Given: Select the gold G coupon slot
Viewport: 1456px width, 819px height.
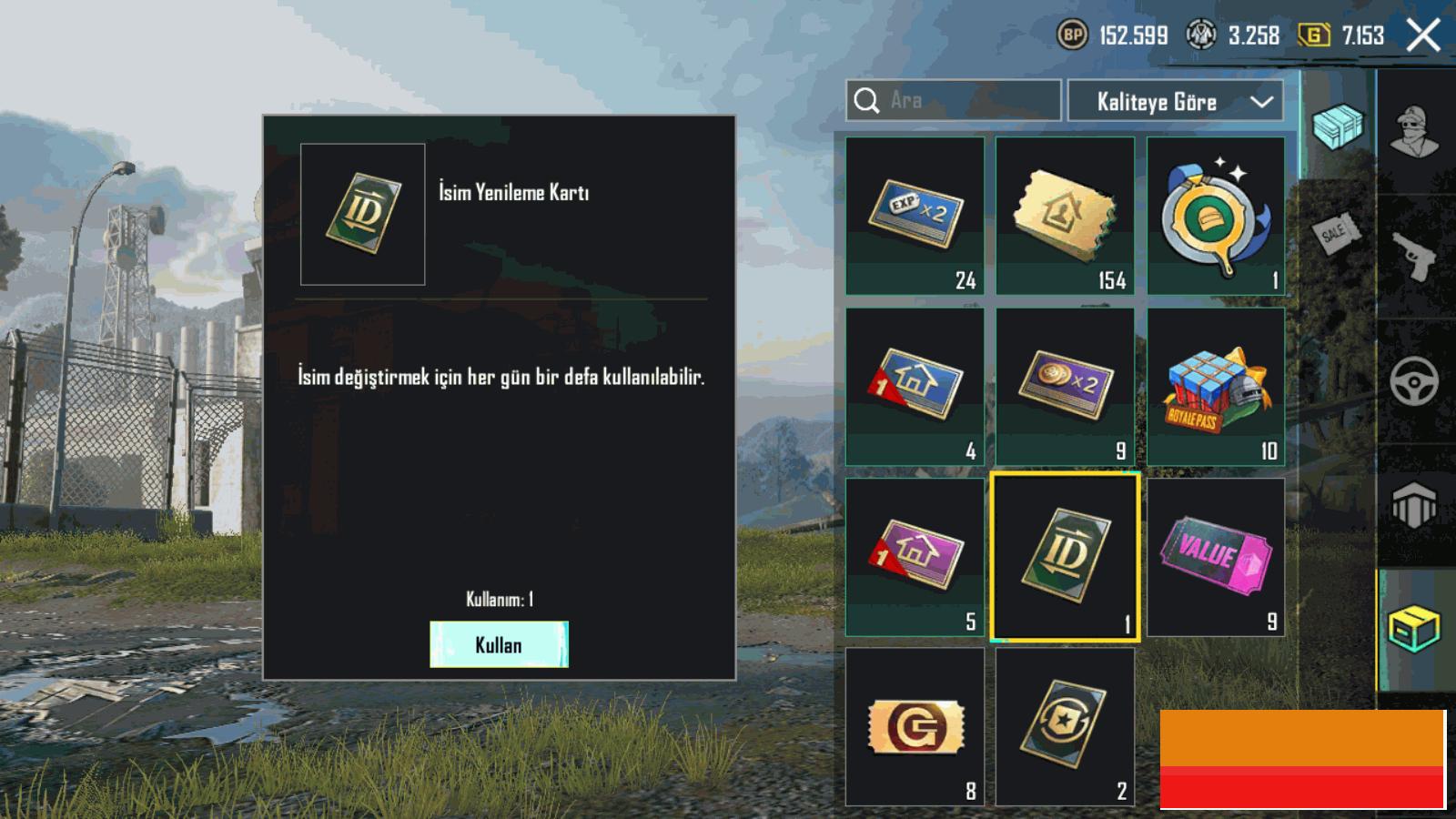Looking at the screenshot, I should tap(915, 727).
